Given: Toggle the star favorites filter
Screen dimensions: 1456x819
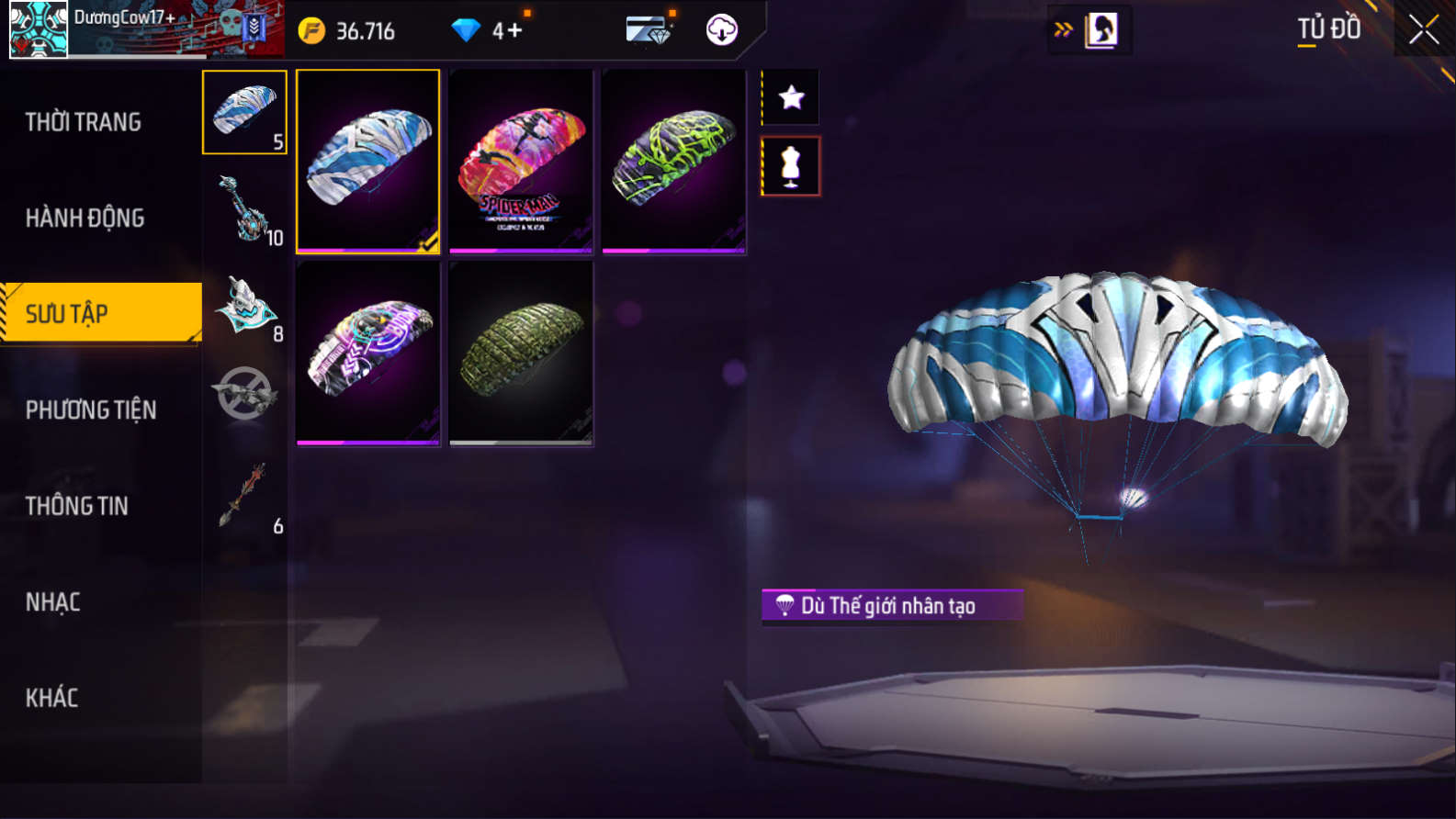Looking at the screenshot, I should (x=791, y=97).
